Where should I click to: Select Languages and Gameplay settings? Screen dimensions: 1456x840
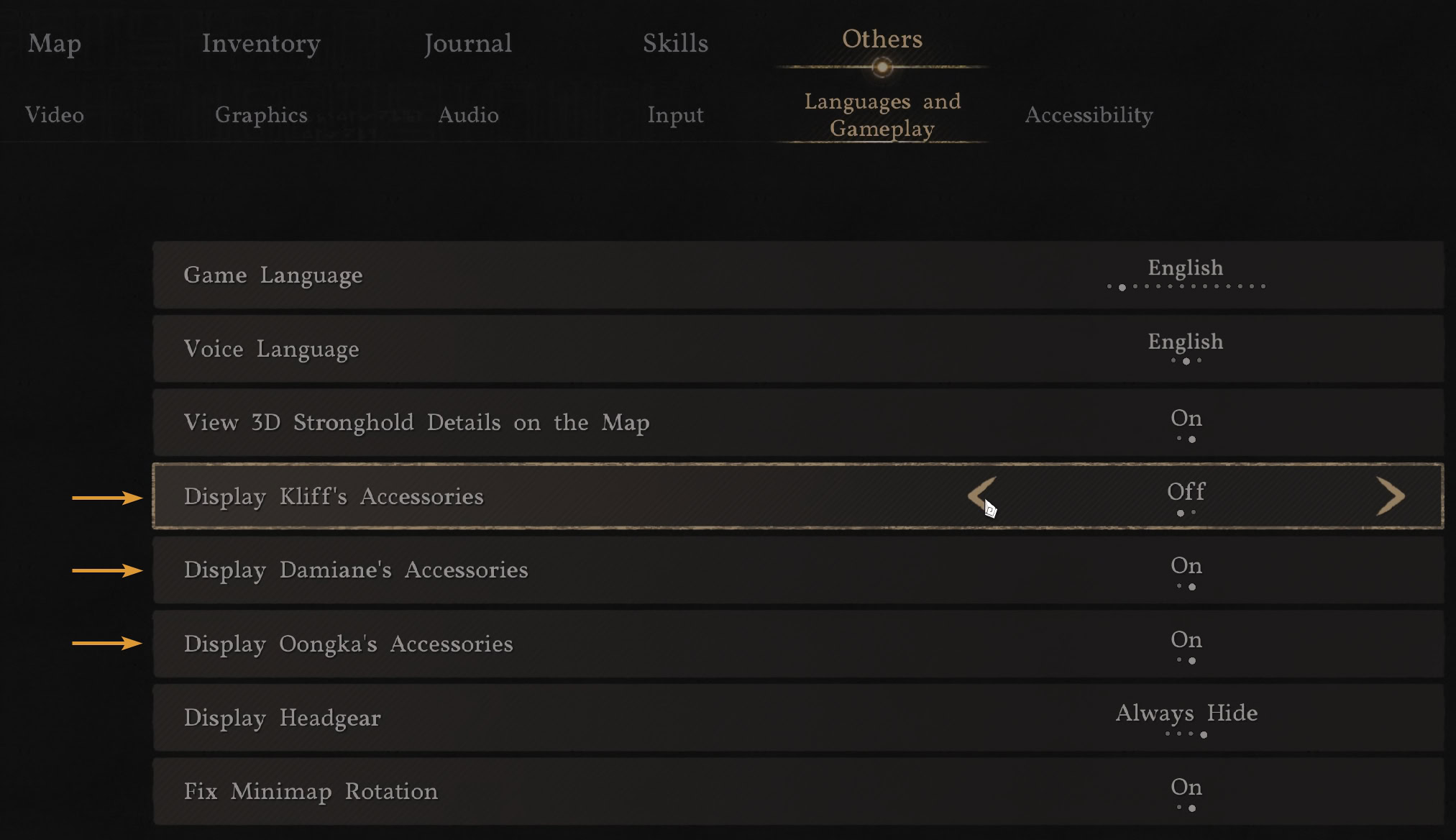click(x=882, y=115)
